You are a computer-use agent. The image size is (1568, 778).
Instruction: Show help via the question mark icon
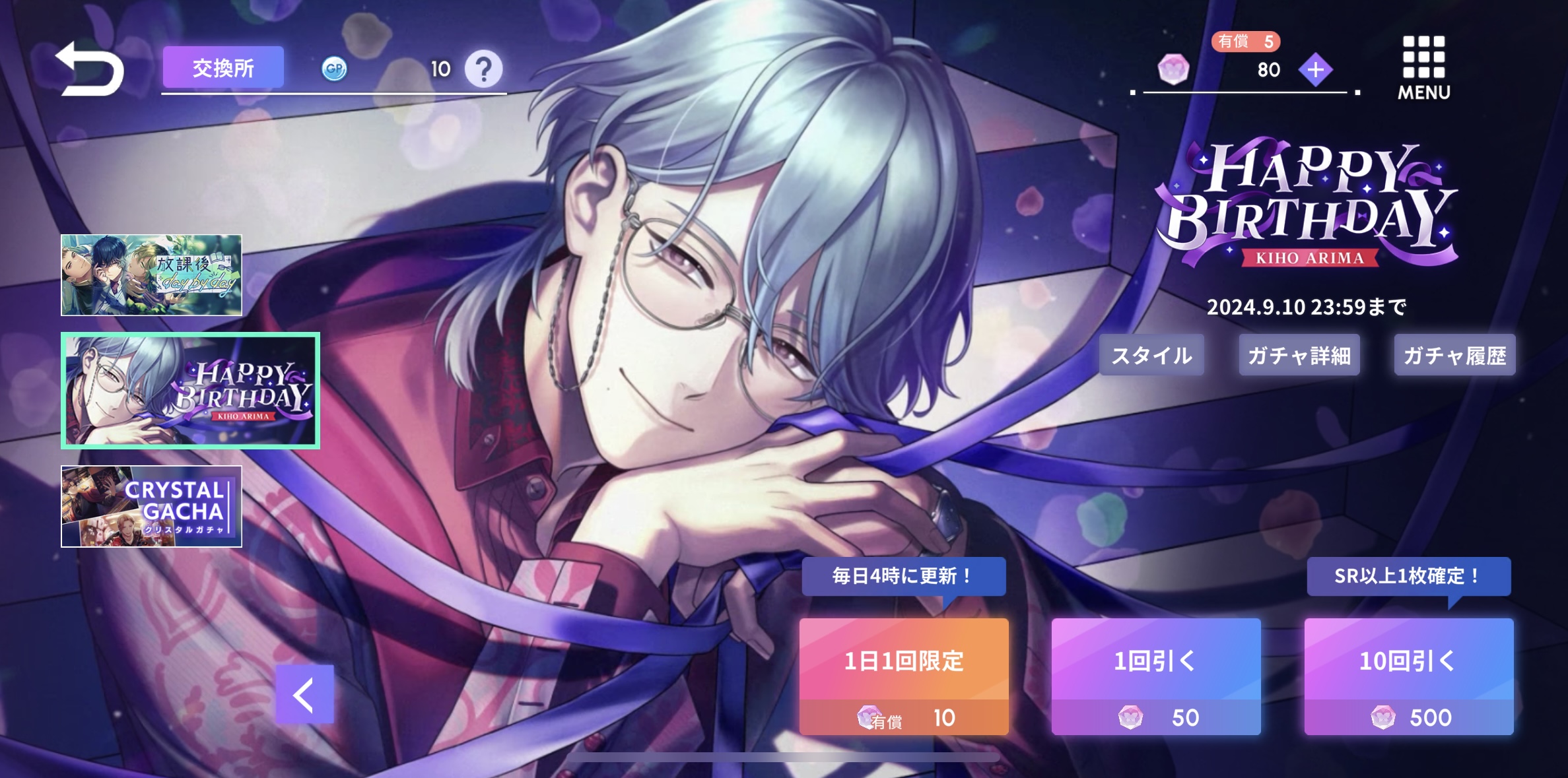[x=483, y=69]
